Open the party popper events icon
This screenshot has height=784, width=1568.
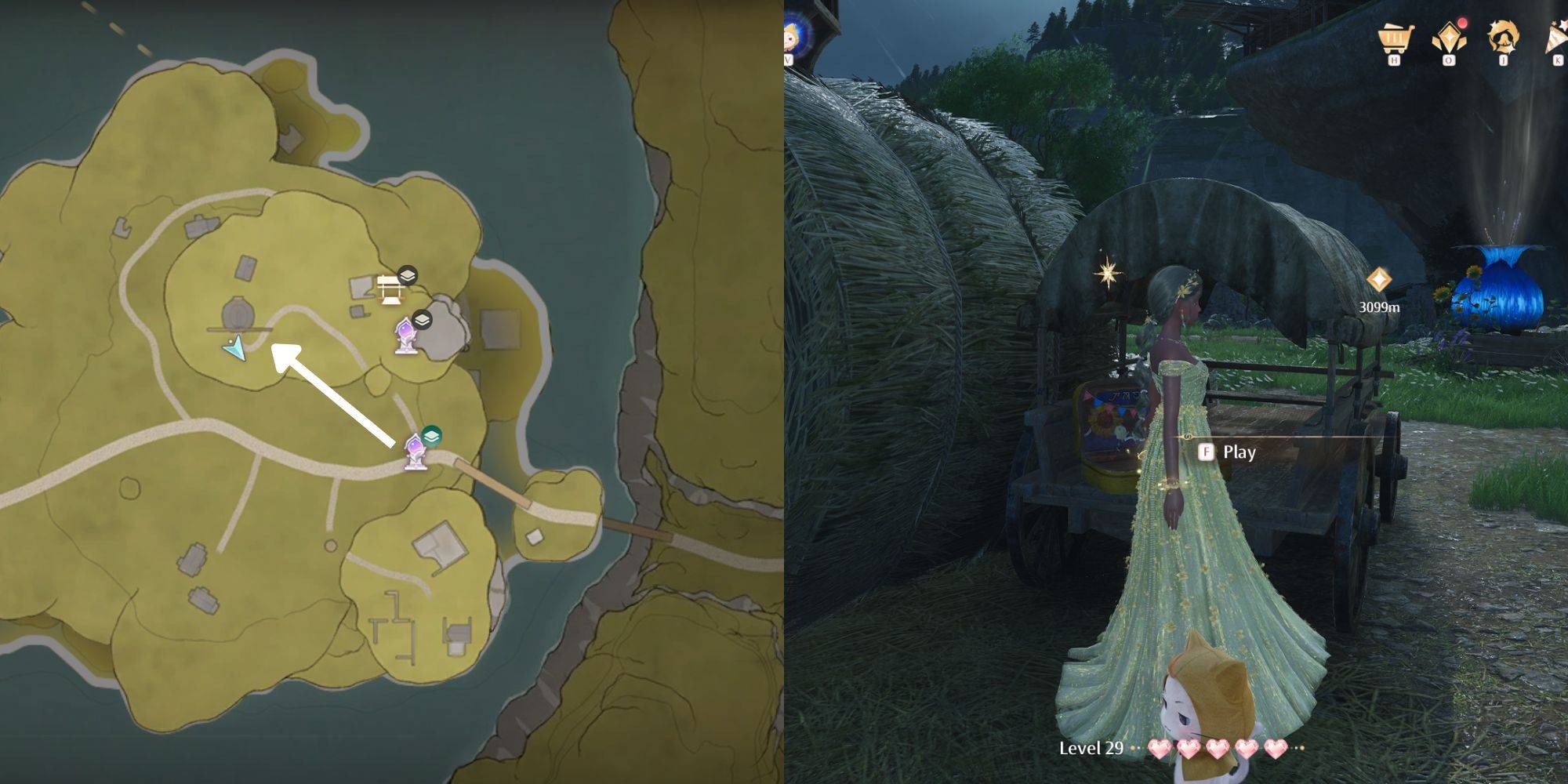click(1555, 38)
